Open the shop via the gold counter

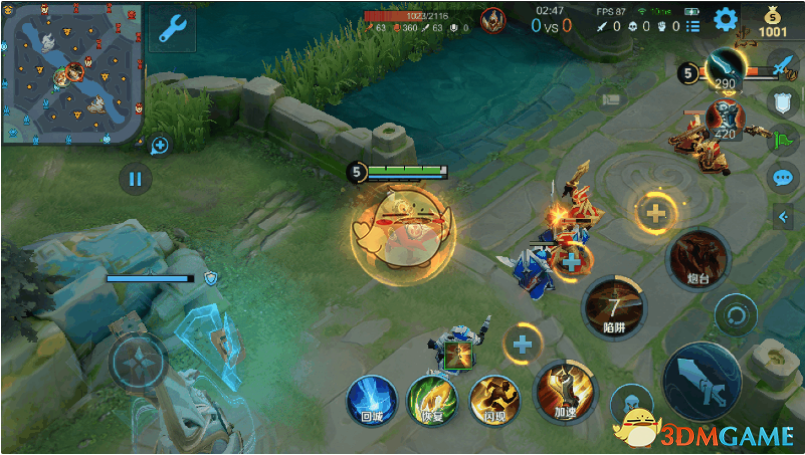click(772, 24)
